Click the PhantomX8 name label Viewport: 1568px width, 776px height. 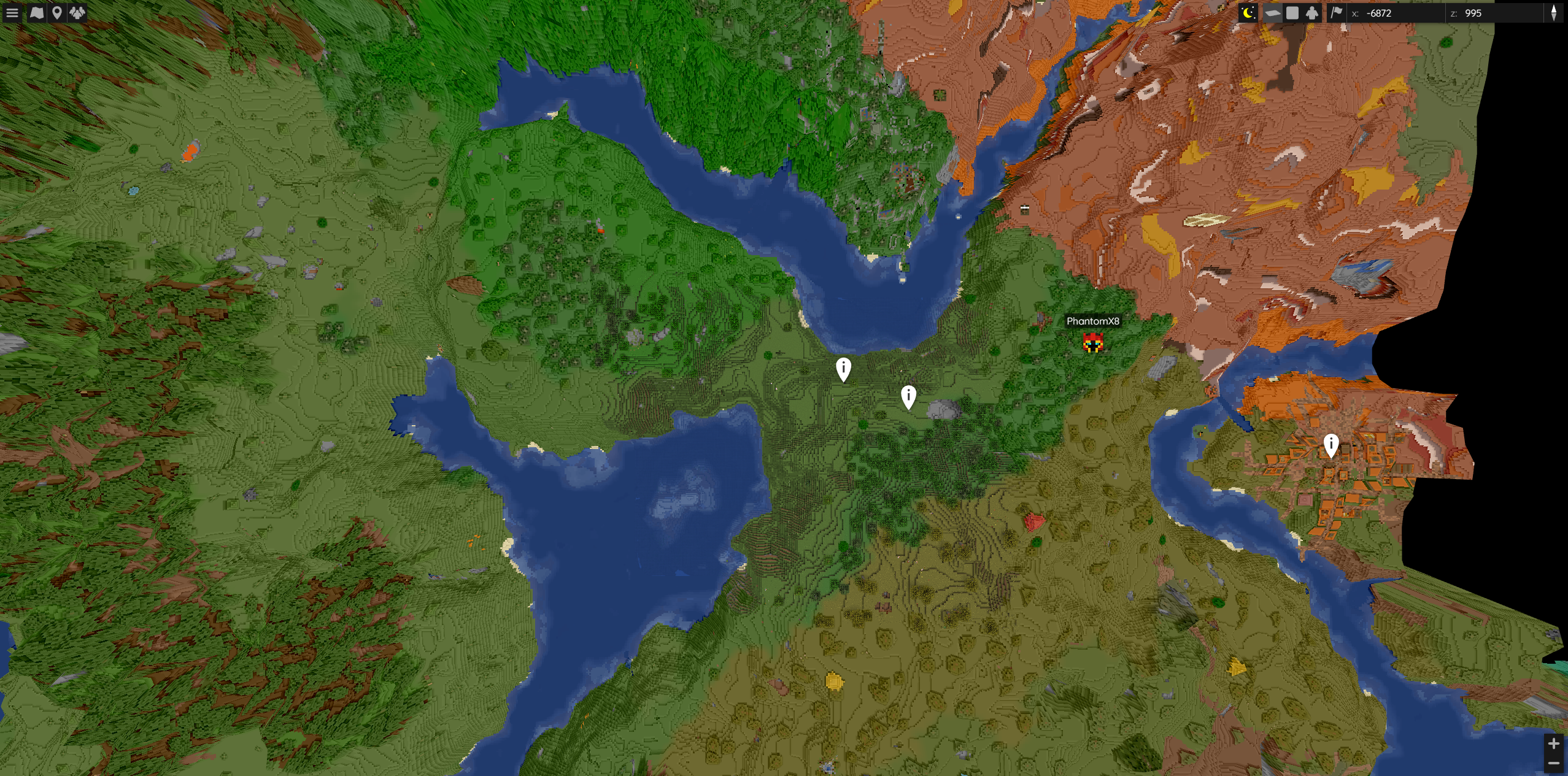pyautogui.click(x=1092, y=321)
